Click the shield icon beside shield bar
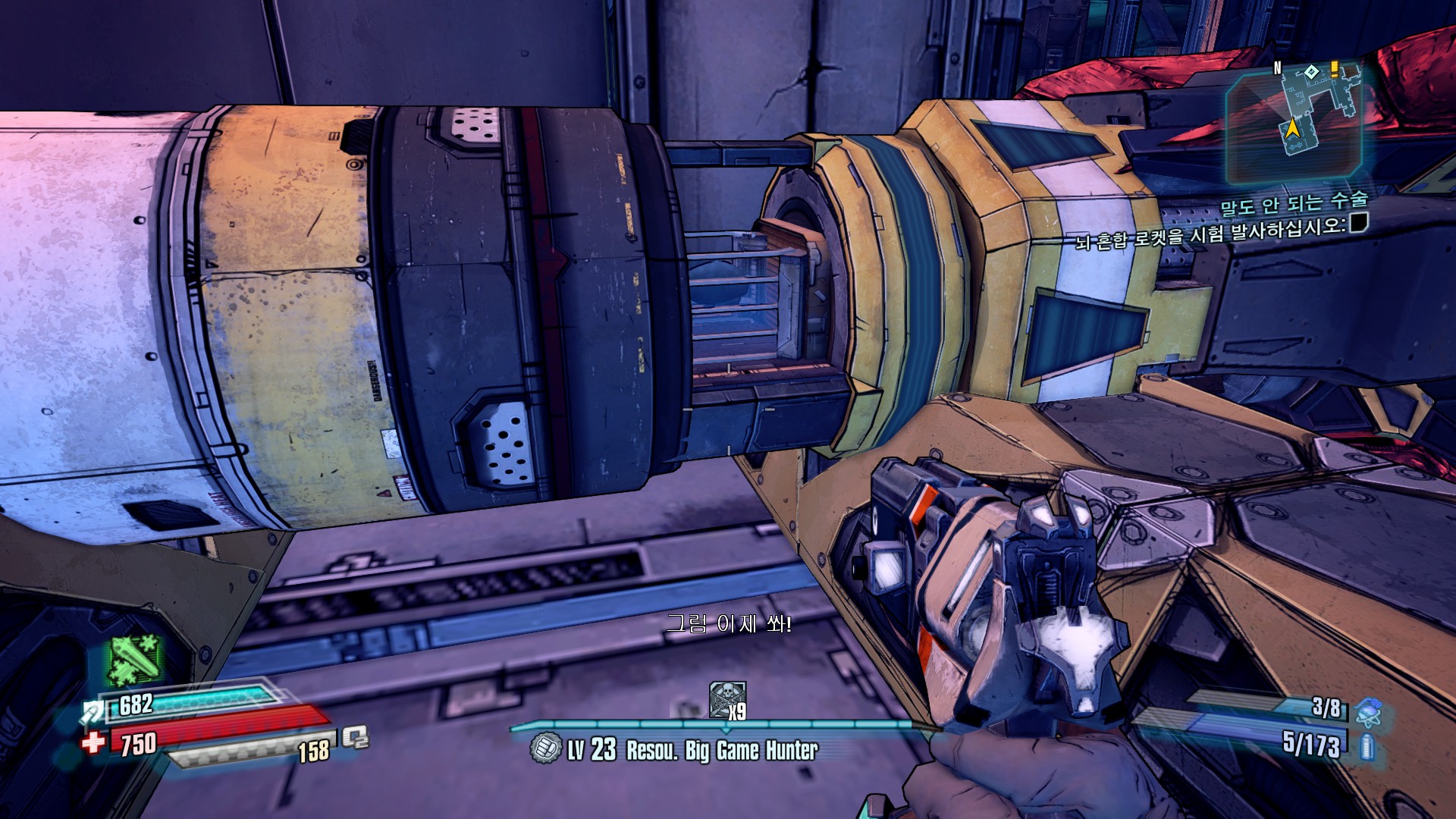The width and height of the screenshot is (1456, 819). click(93, 711)
